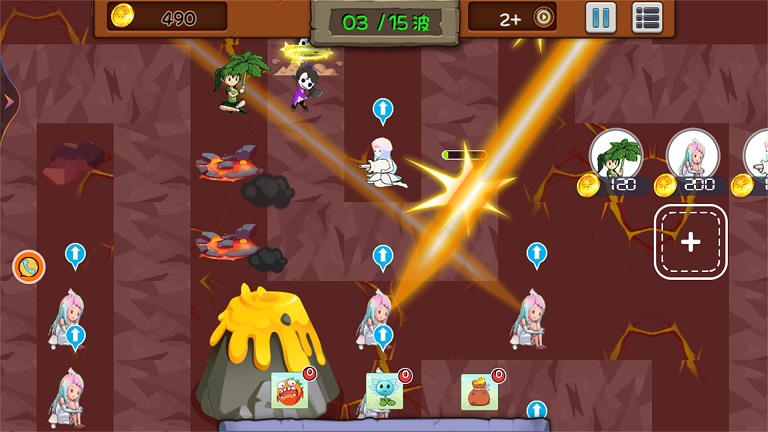
Task: Toggle the 2+ game speed button
Action: point(527,17)
